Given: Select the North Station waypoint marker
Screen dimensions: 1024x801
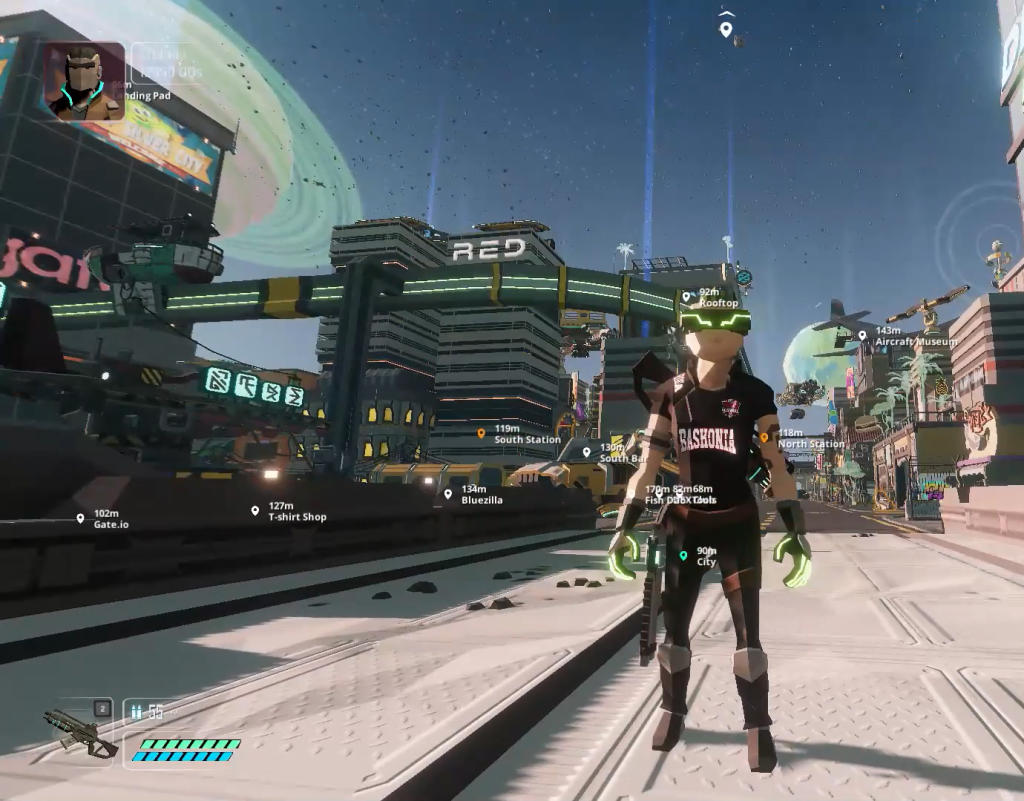Looking at the screenshot, I should (x=764, y=438).
